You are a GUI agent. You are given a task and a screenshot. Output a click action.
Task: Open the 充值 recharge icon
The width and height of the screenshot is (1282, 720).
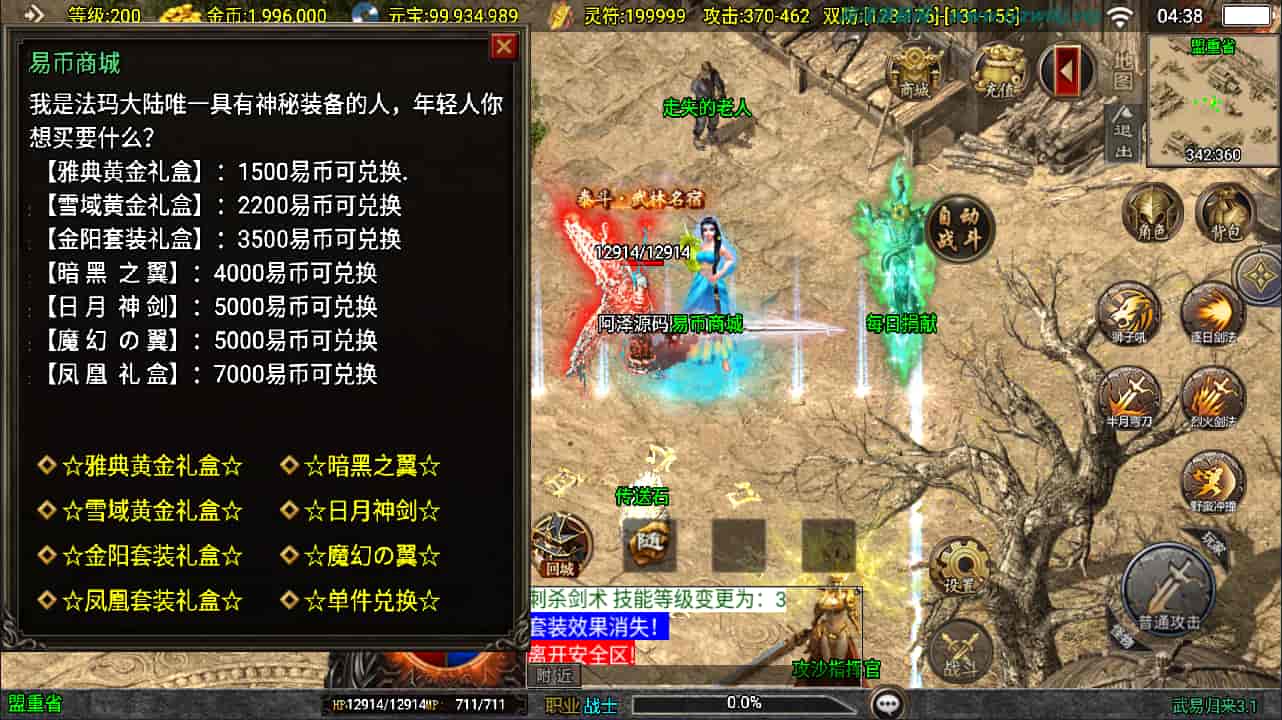click(x=999, y=70)
